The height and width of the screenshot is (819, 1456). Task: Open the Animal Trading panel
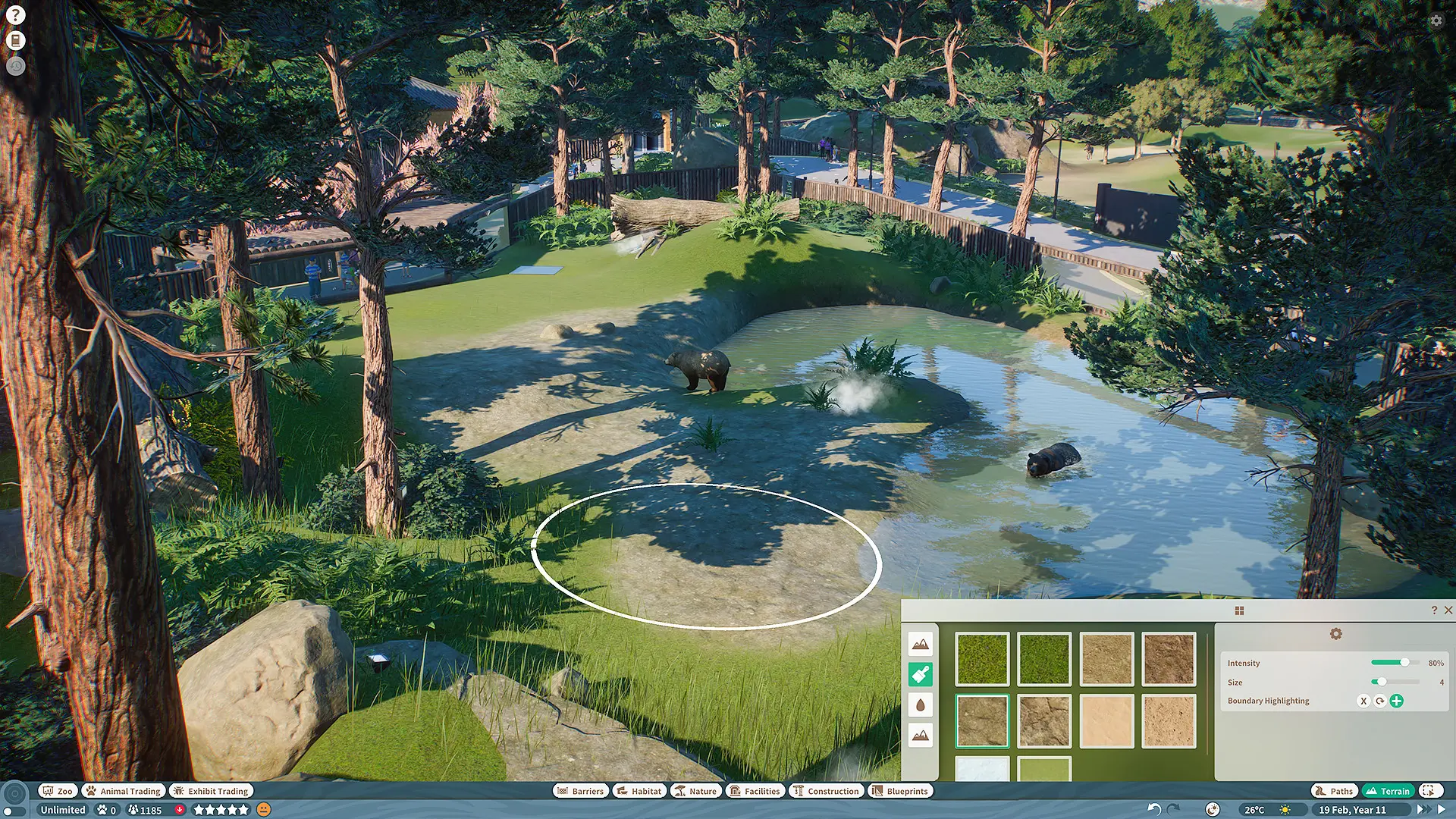pyautogui.click(x=123, y=791)
